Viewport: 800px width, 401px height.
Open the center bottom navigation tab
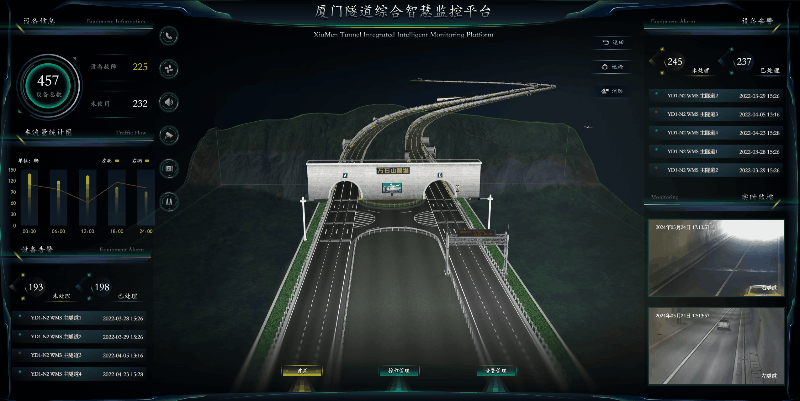click(x=399, y=371)
